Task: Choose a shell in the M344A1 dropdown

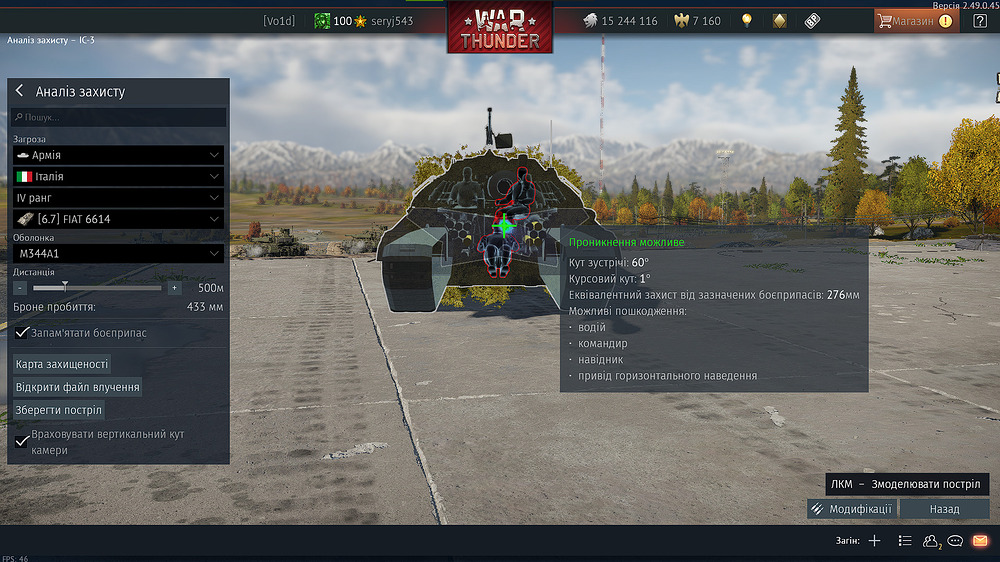Action: 118,254
